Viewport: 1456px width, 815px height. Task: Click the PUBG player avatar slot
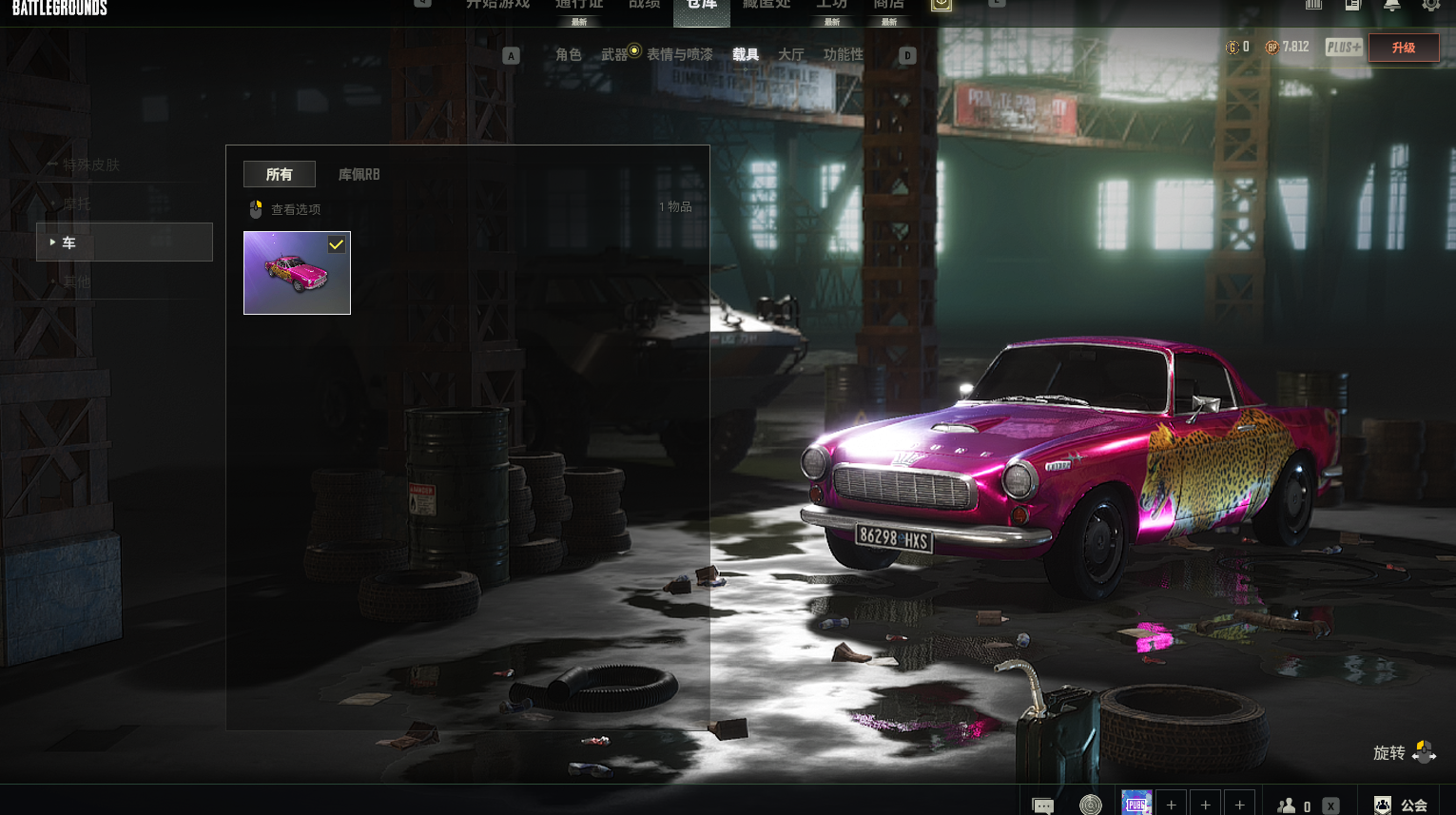pyautogui.click(x=1136, y=804)
